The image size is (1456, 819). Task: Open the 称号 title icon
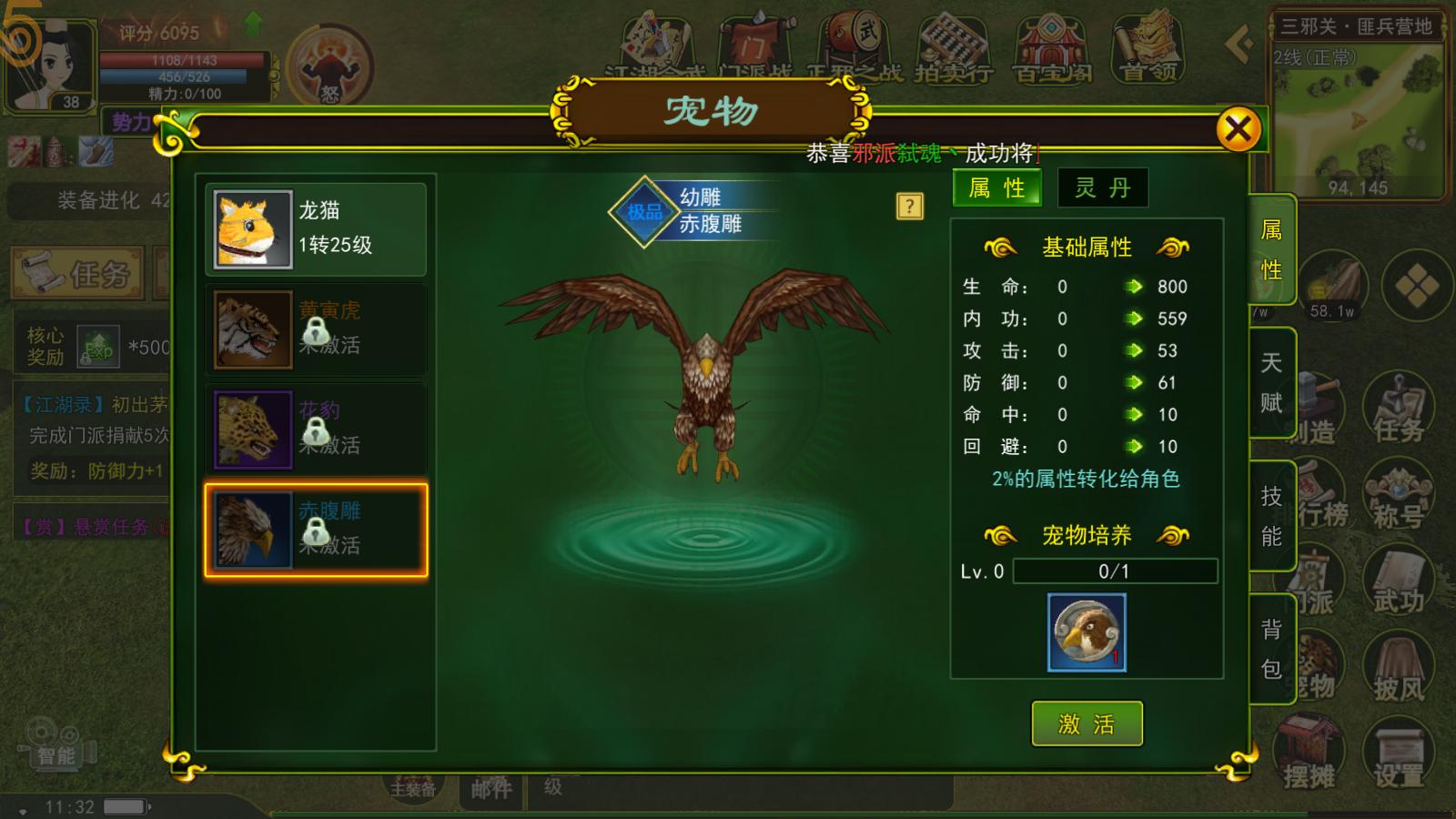(1398, 496)
